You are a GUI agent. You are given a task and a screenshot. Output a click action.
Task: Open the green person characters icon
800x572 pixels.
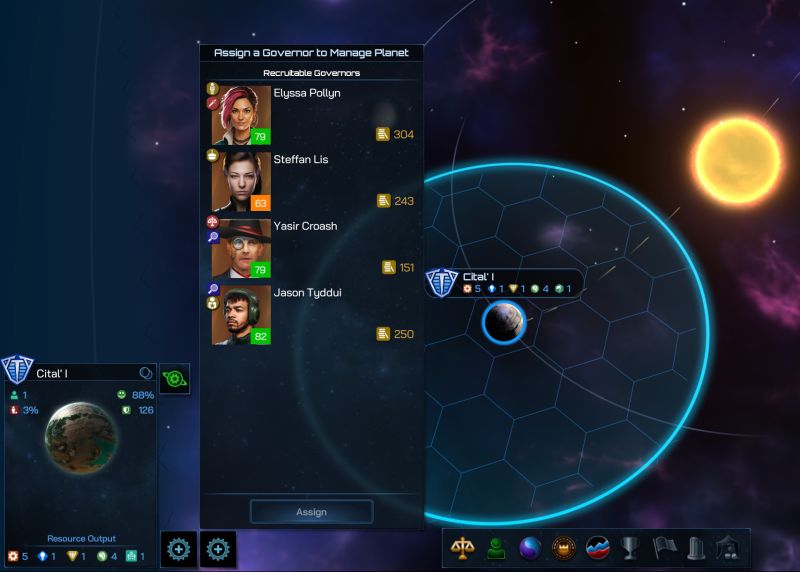(x=496, y=548)
